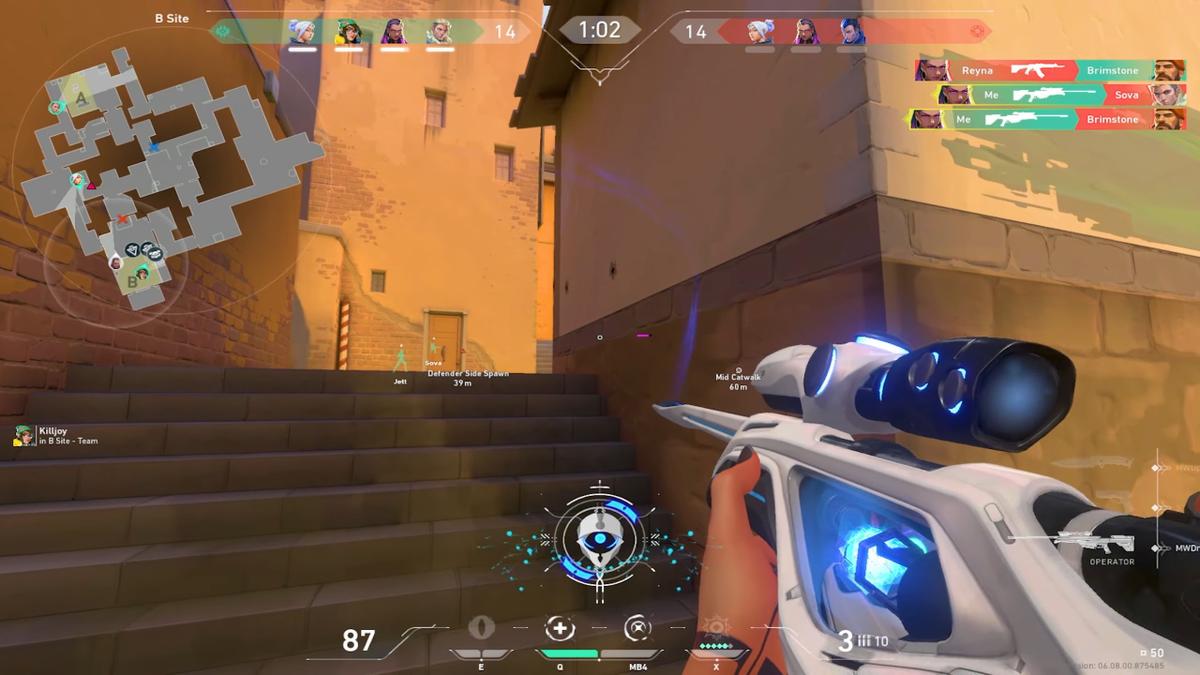Ping the B site marker on minimap
This screenshot has width=1200, height=675.
click(x=132, y=283)
